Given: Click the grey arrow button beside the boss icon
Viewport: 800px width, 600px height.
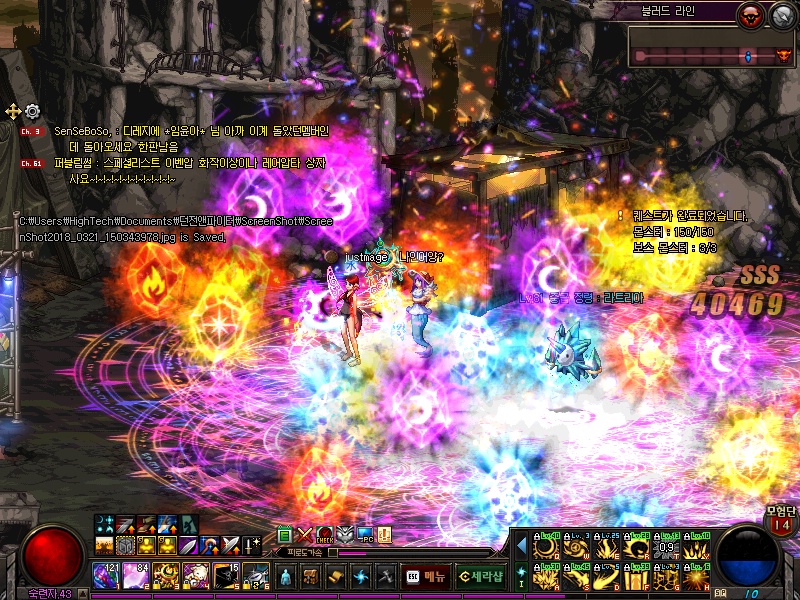Looking at the screenshot, I should tap(781, 13).
